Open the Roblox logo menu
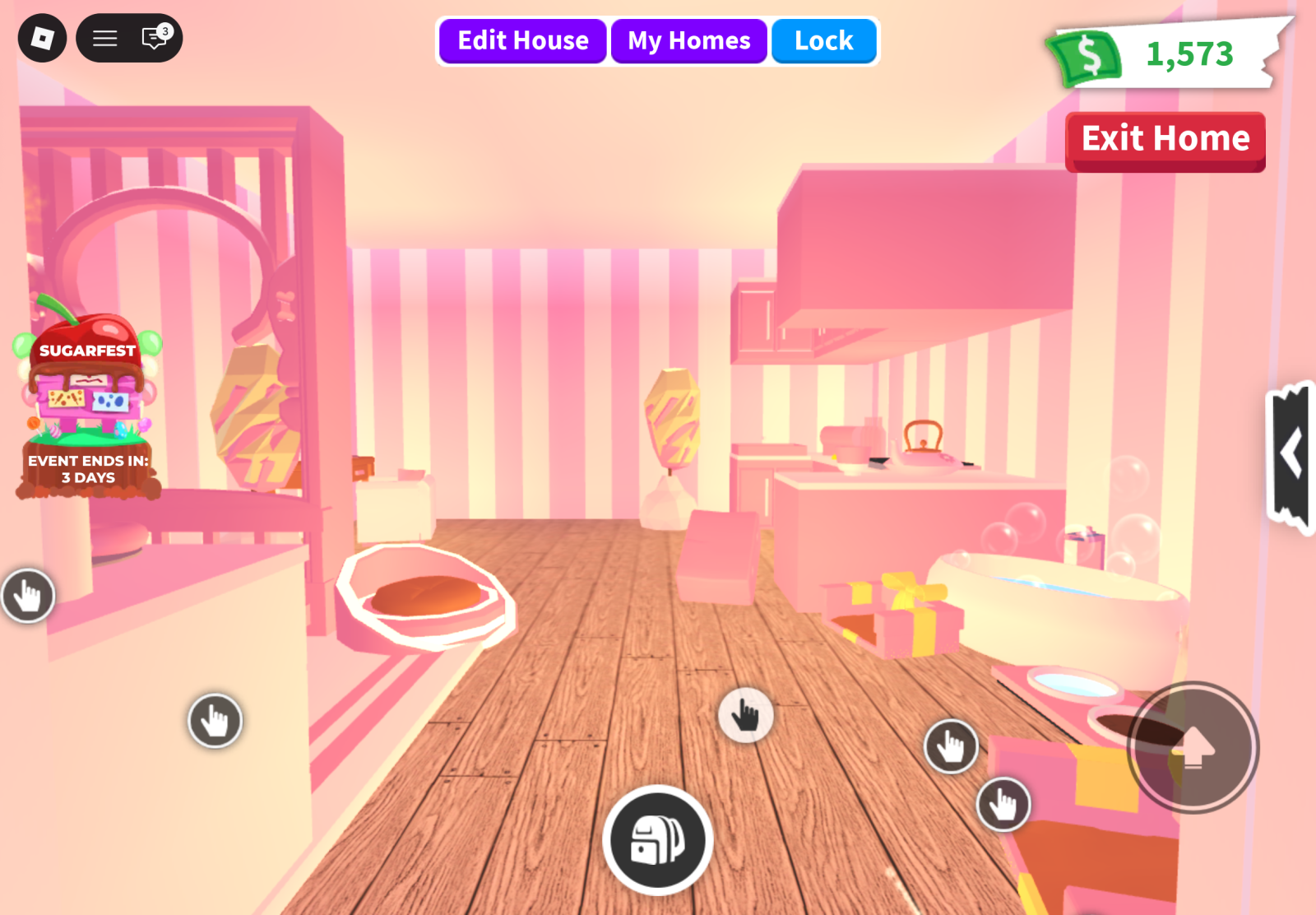 tap(42, 38)
